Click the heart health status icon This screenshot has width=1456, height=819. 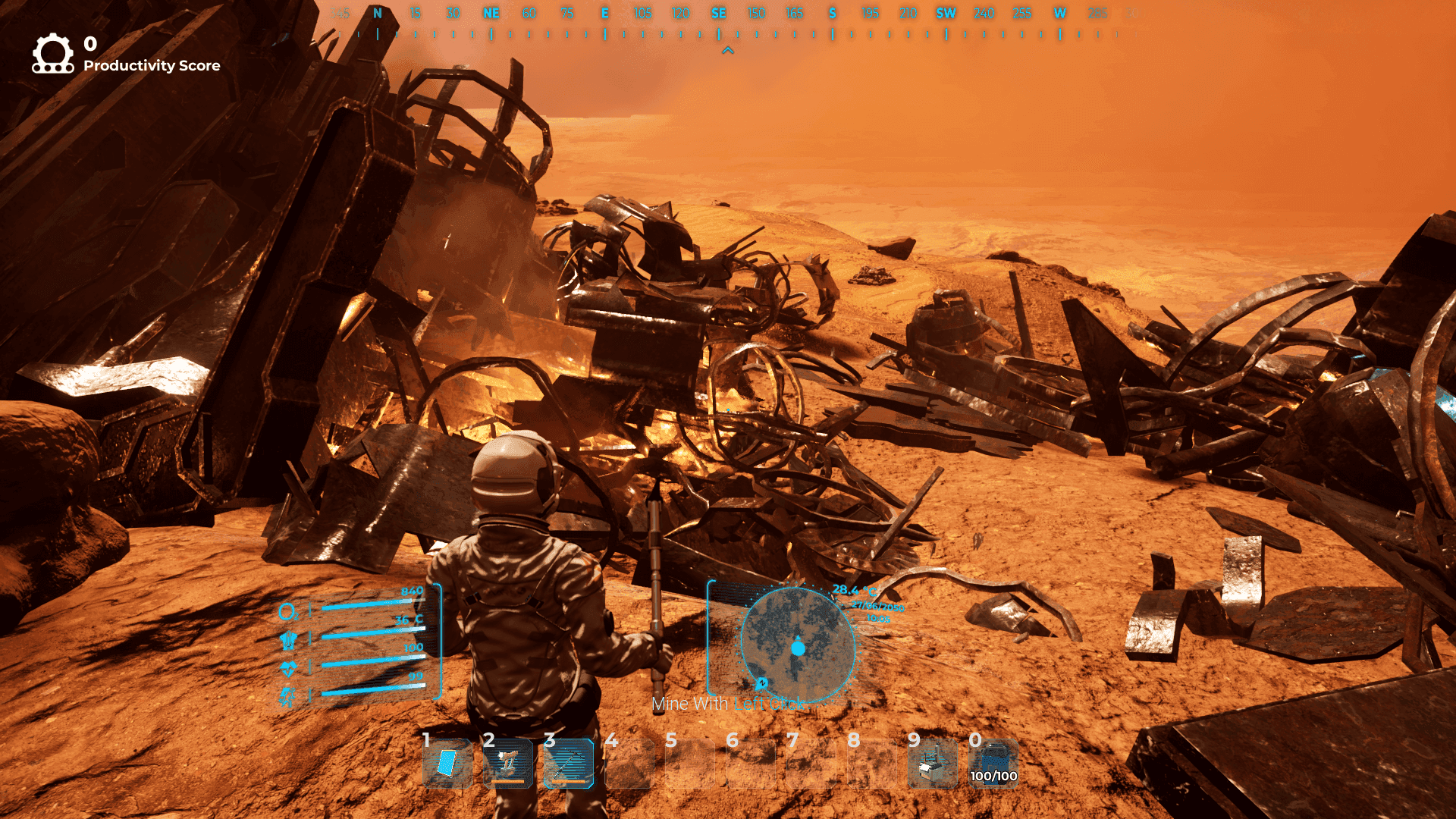click(287, 669)
